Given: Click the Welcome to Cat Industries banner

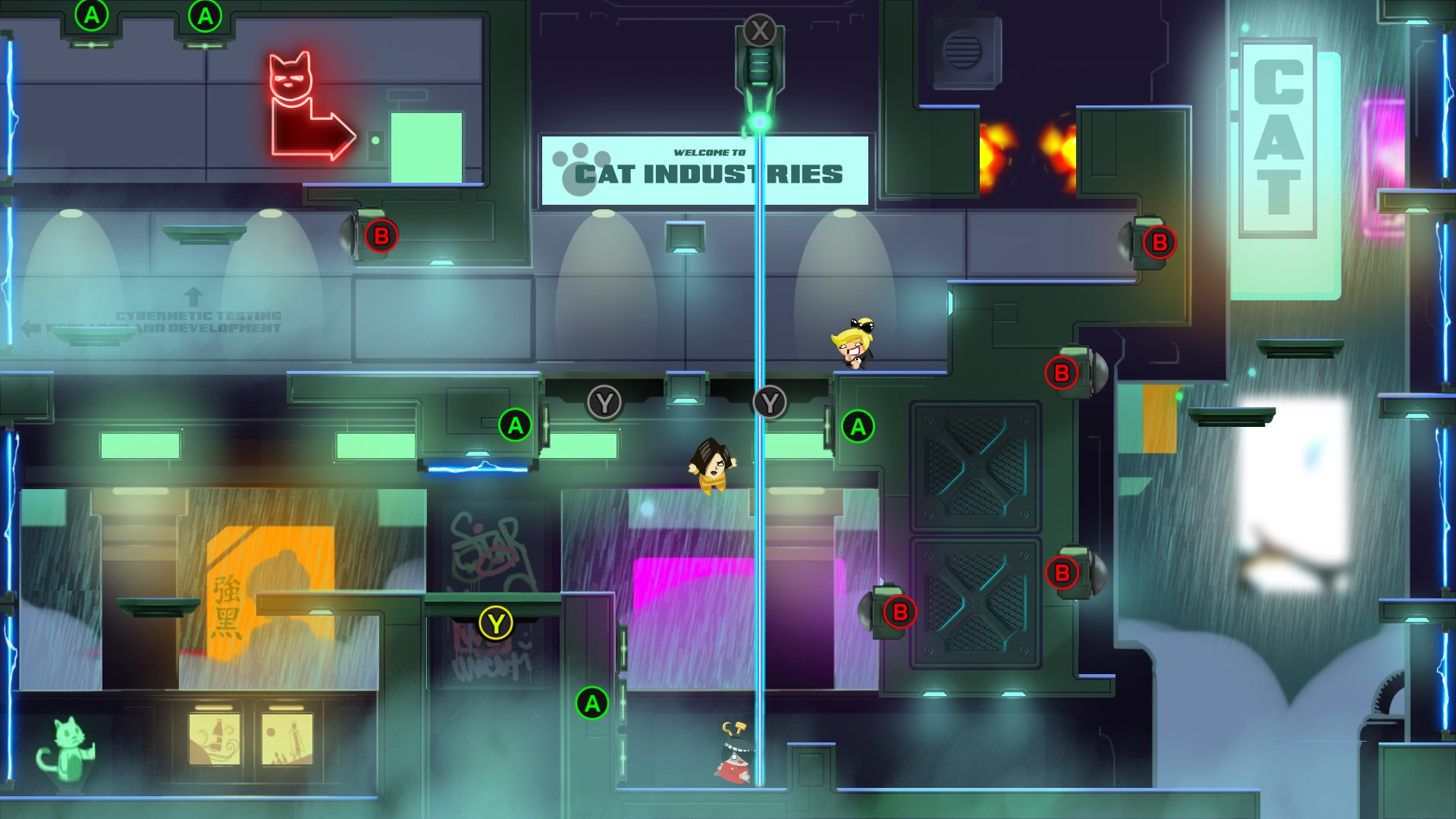Looking at the screenshot, I should tap(704, 168).
